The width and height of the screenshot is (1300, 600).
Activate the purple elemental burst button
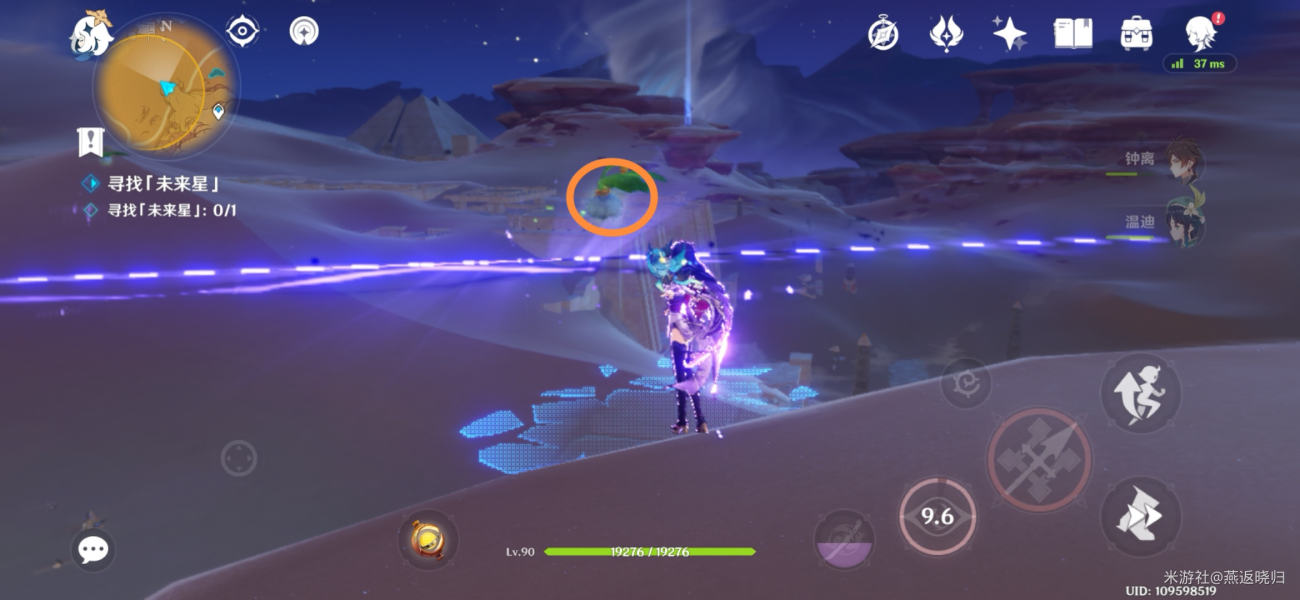tap(844, 541)
